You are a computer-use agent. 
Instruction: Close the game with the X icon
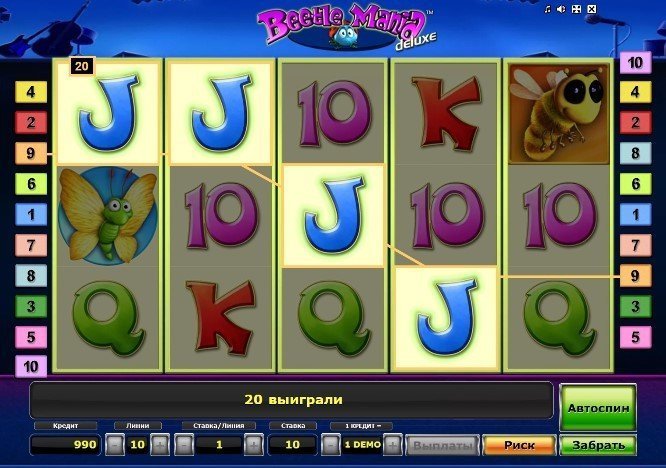(589, 9)
